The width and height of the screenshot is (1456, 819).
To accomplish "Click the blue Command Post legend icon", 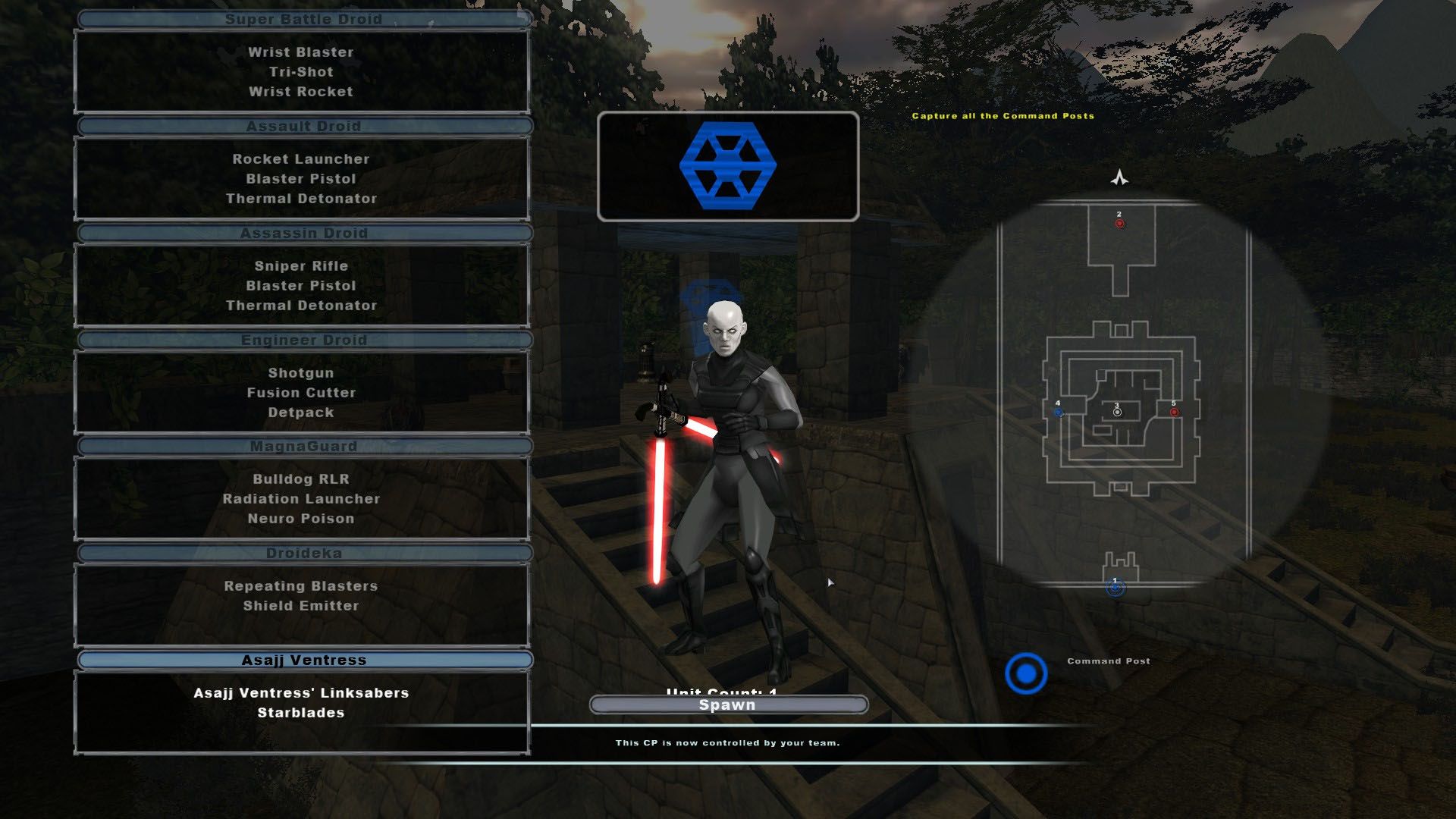I will [x=1028, y=672].
